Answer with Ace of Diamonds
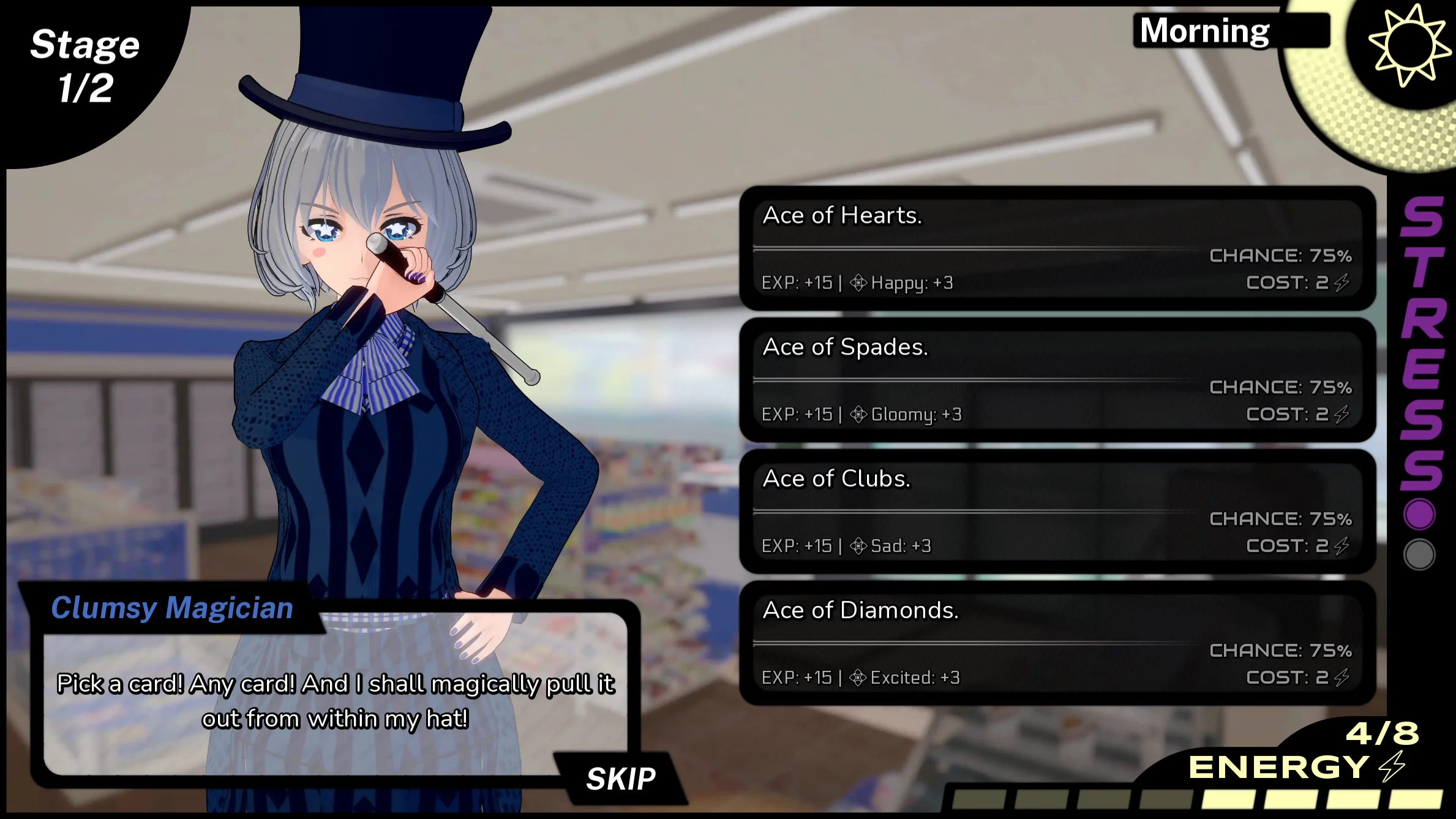Screen dimensions: 1456x819 1057,643
